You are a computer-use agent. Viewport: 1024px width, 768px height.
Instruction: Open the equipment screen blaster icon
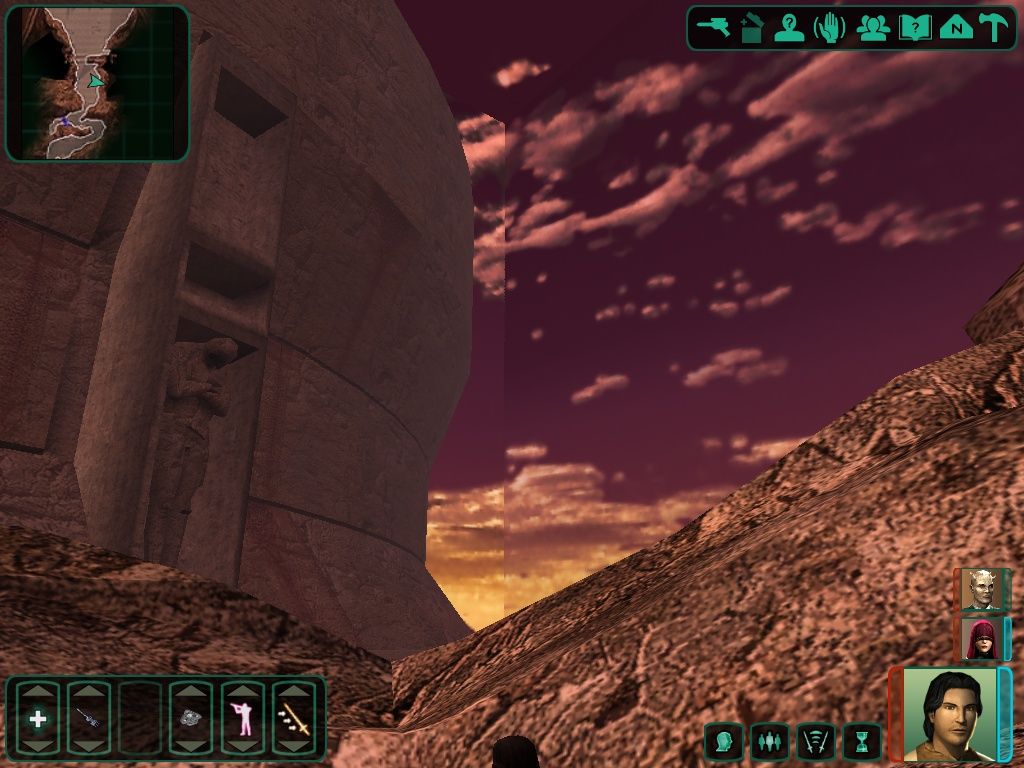click(713, 27)
